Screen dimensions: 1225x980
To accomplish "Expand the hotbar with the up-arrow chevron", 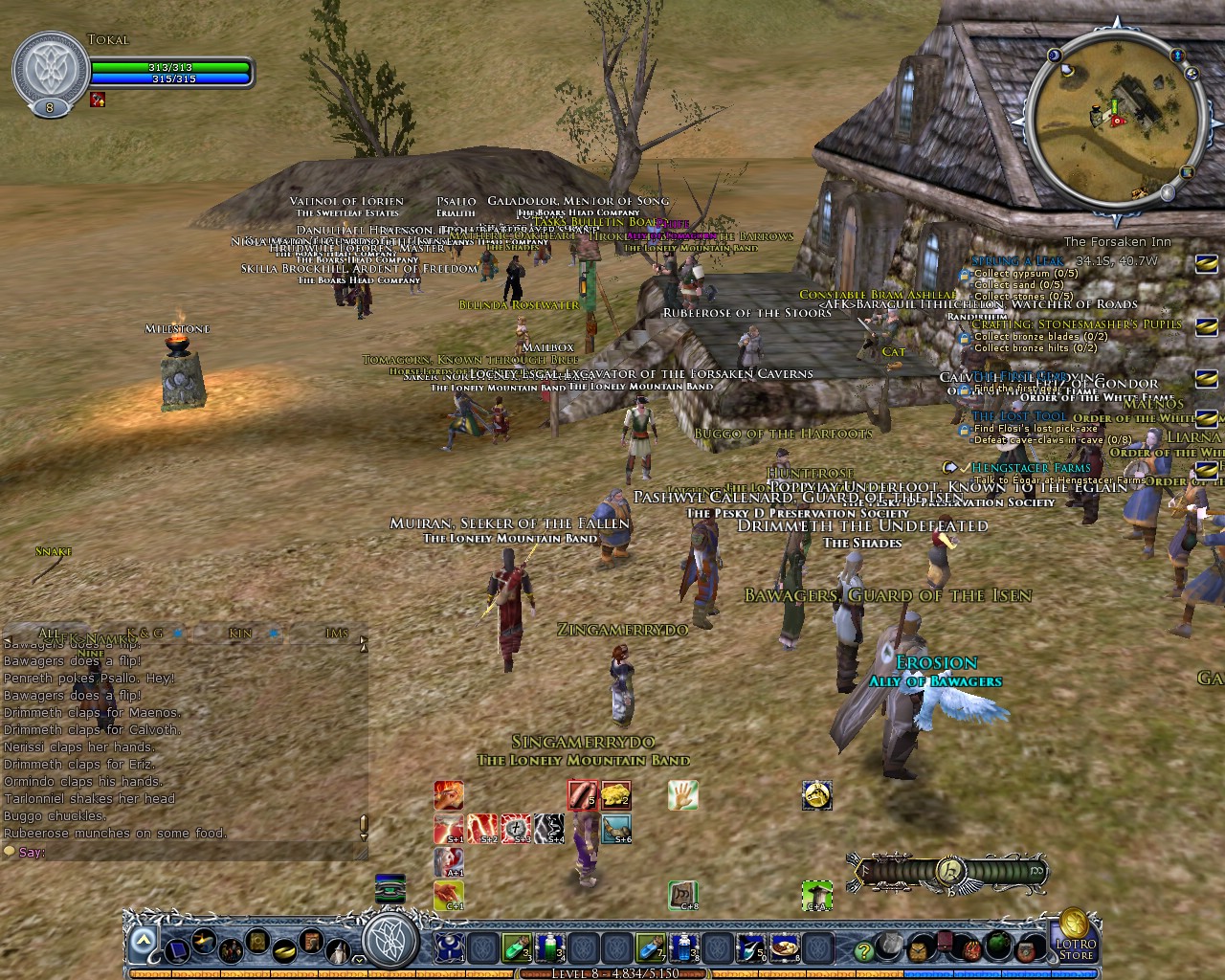I will [145, 939].
